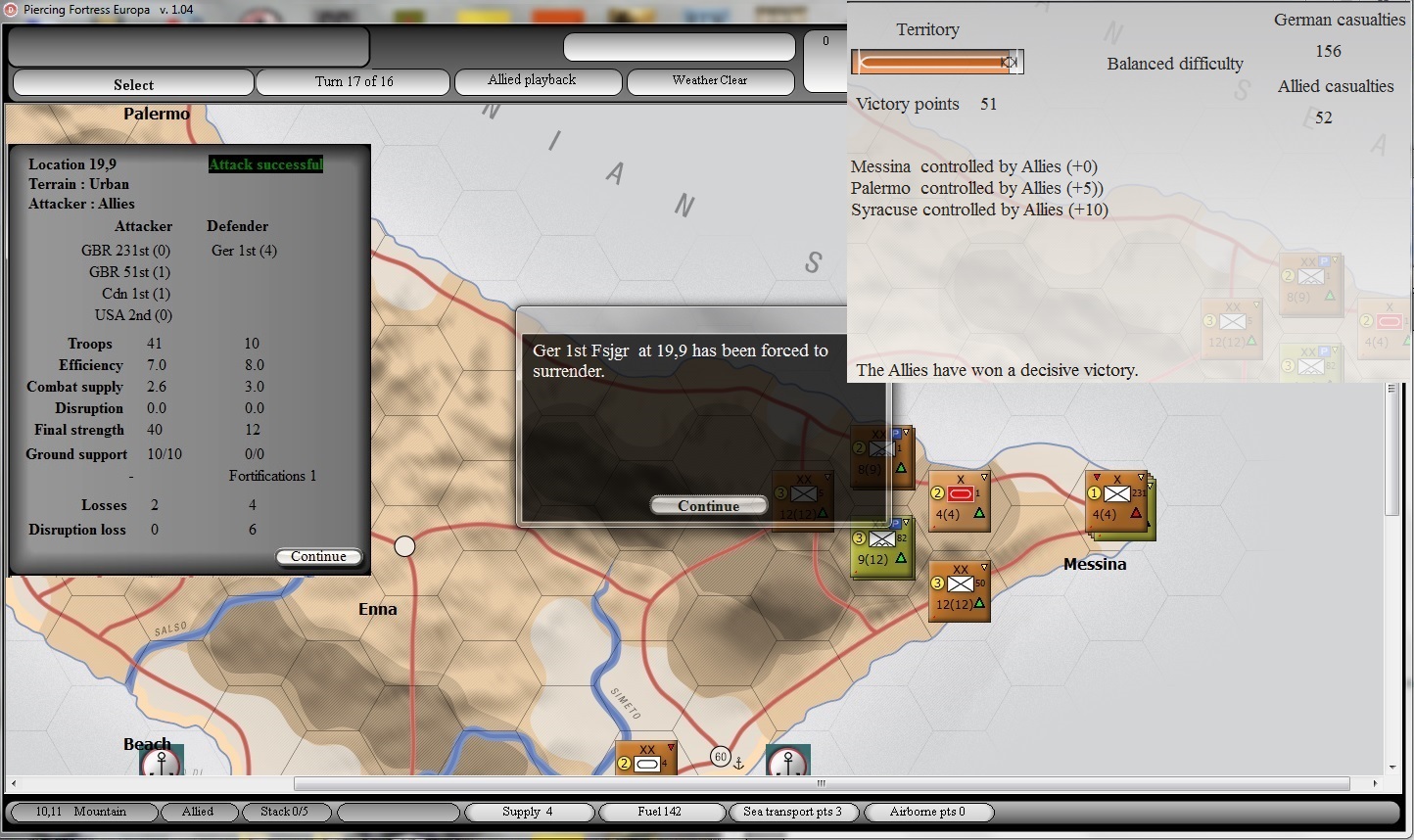Screen dimensions: 1414x840
Task: Click the Airborne pts 0 indicator
Action: (927, 812)
